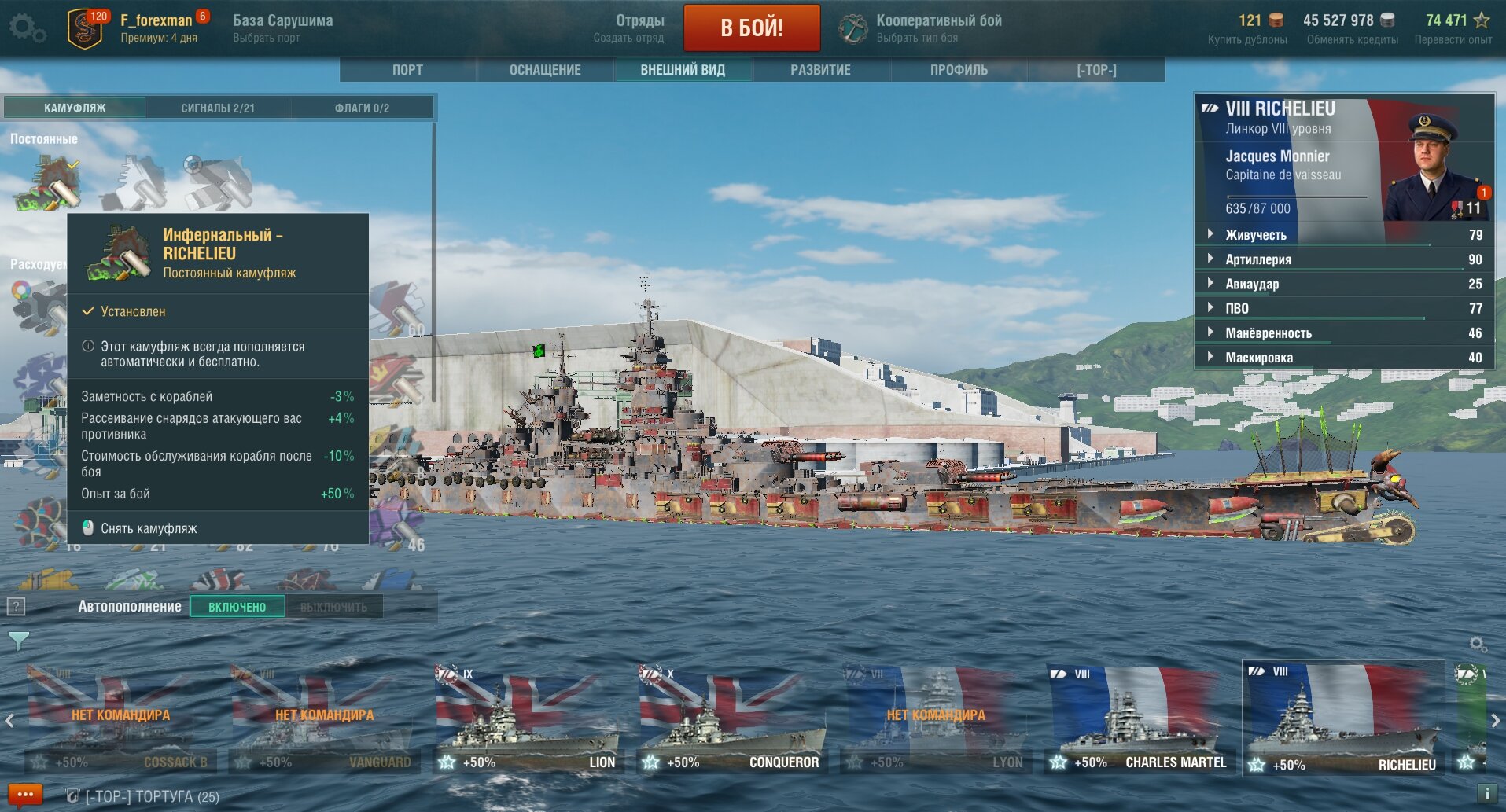Show the ФЛАГИ 0/2 tab
Screen dimensions: 1506x812
[x=362, y=108]
